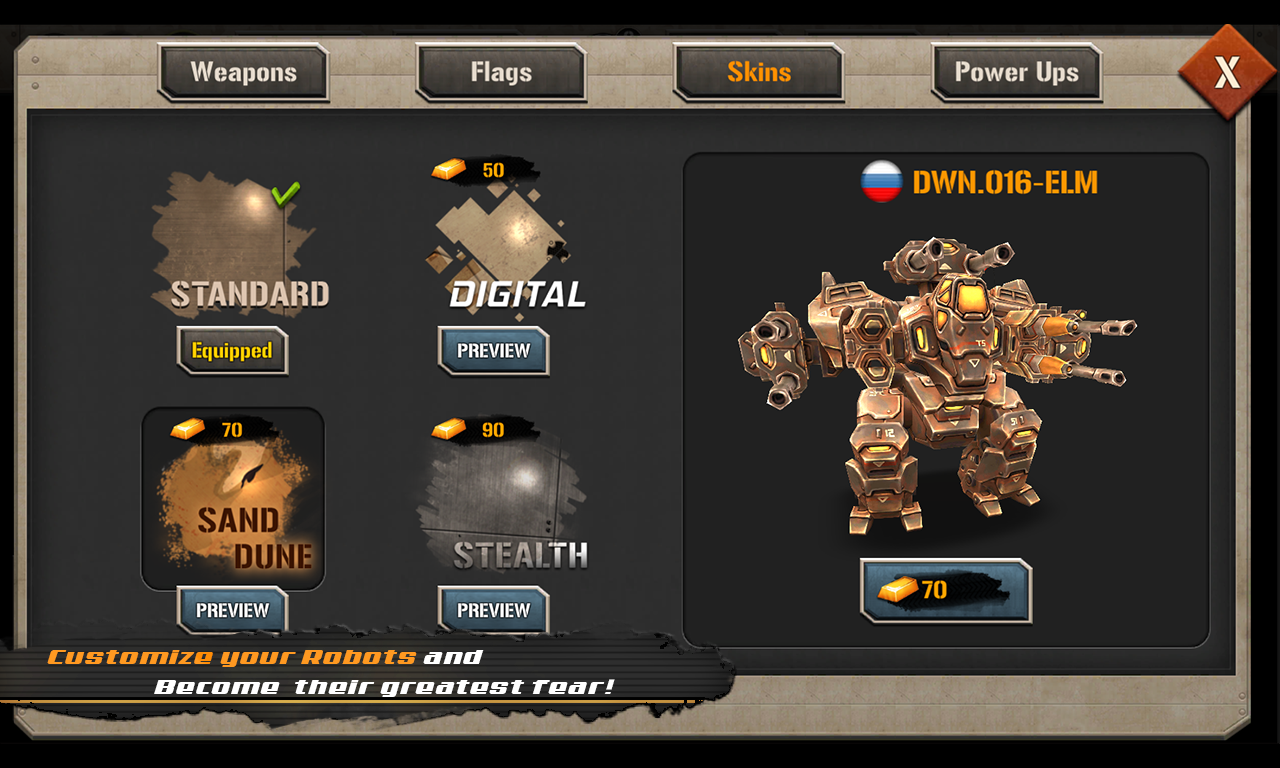Click Preview under the Stealth skin

pos(493,610)
